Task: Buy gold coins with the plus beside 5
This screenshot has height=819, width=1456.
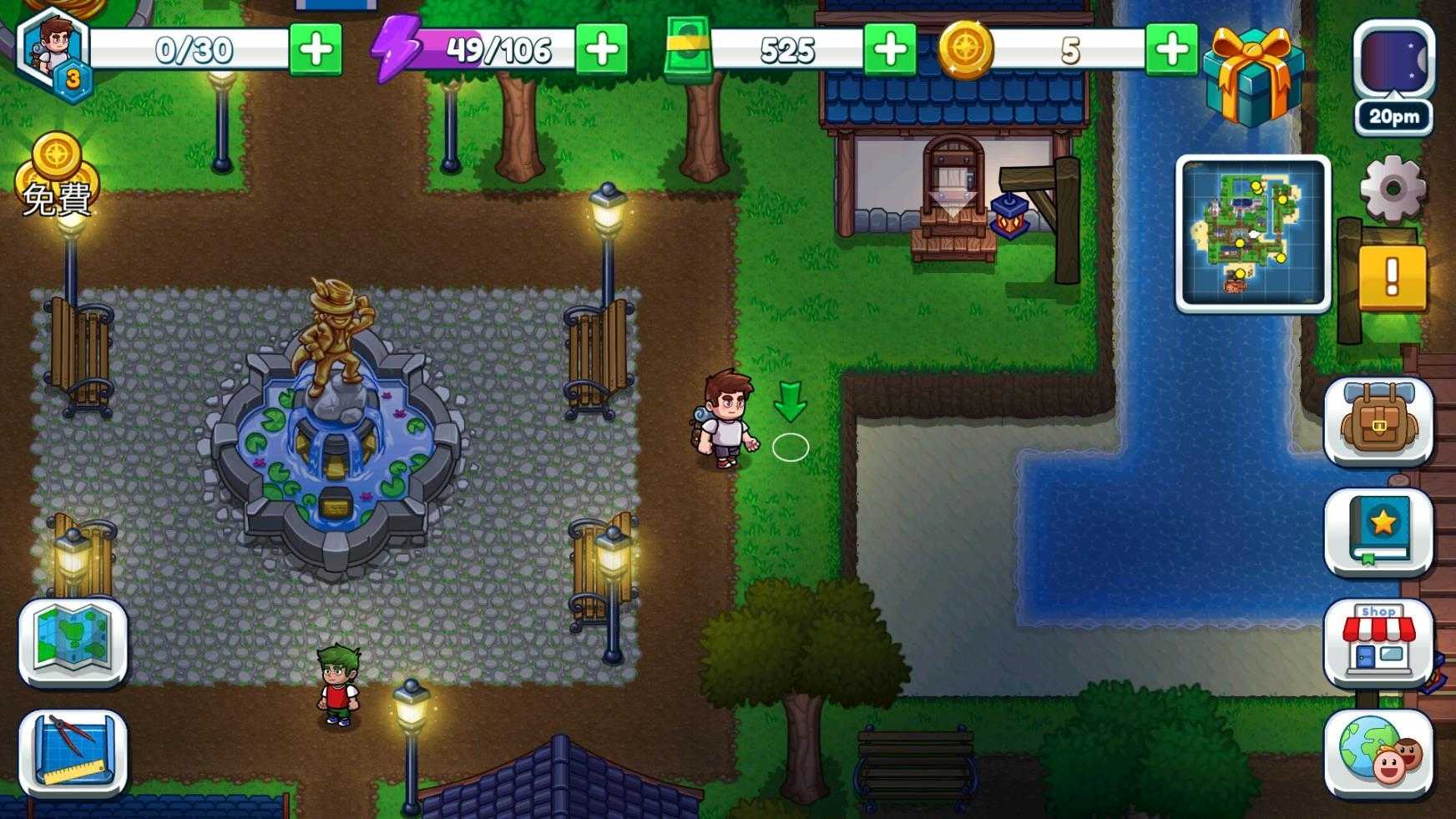Action: [1171, 50]
